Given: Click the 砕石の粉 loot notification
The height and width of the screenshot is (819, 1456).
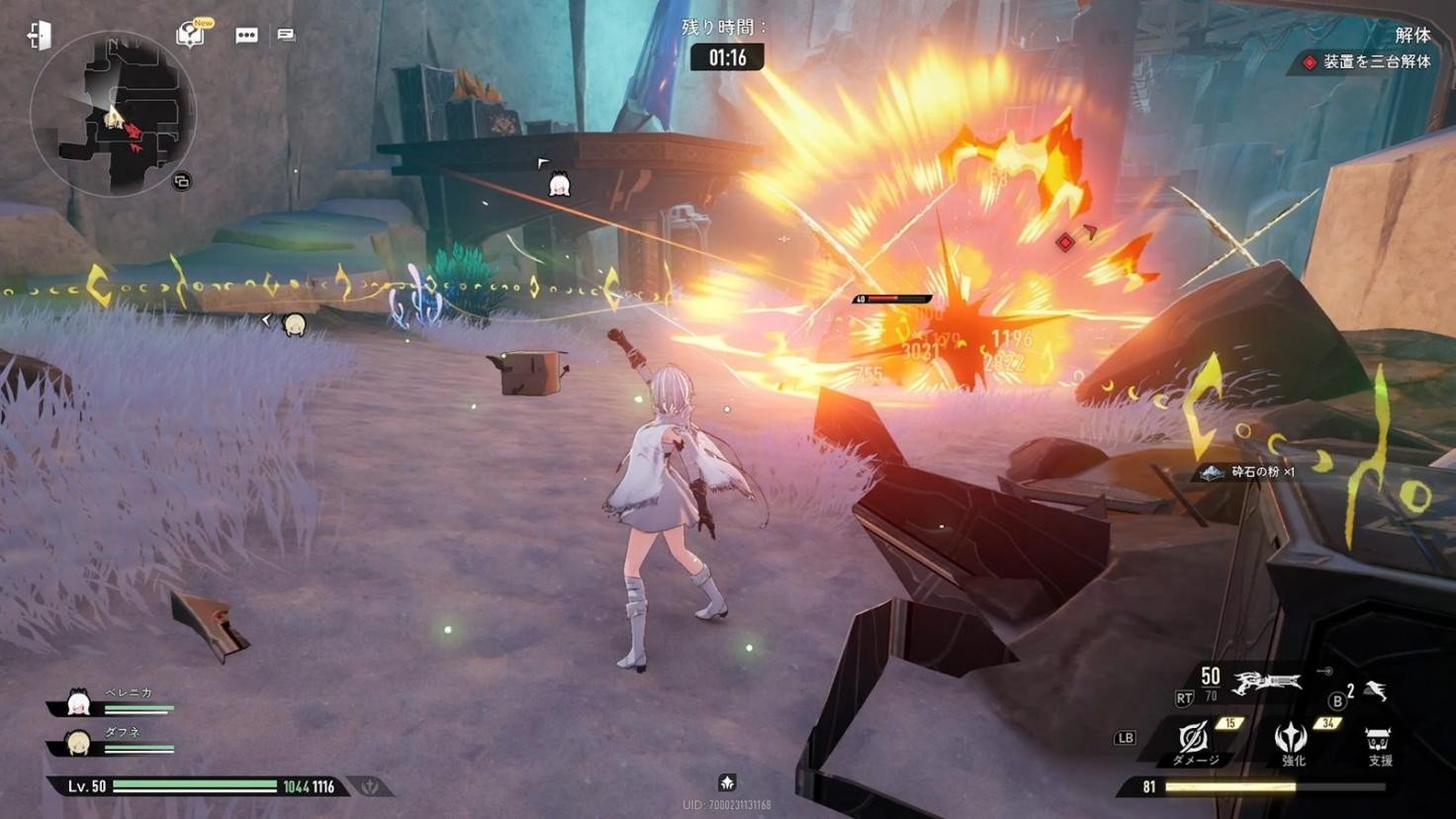Looking at the screenshot, I should point(1250,473).
